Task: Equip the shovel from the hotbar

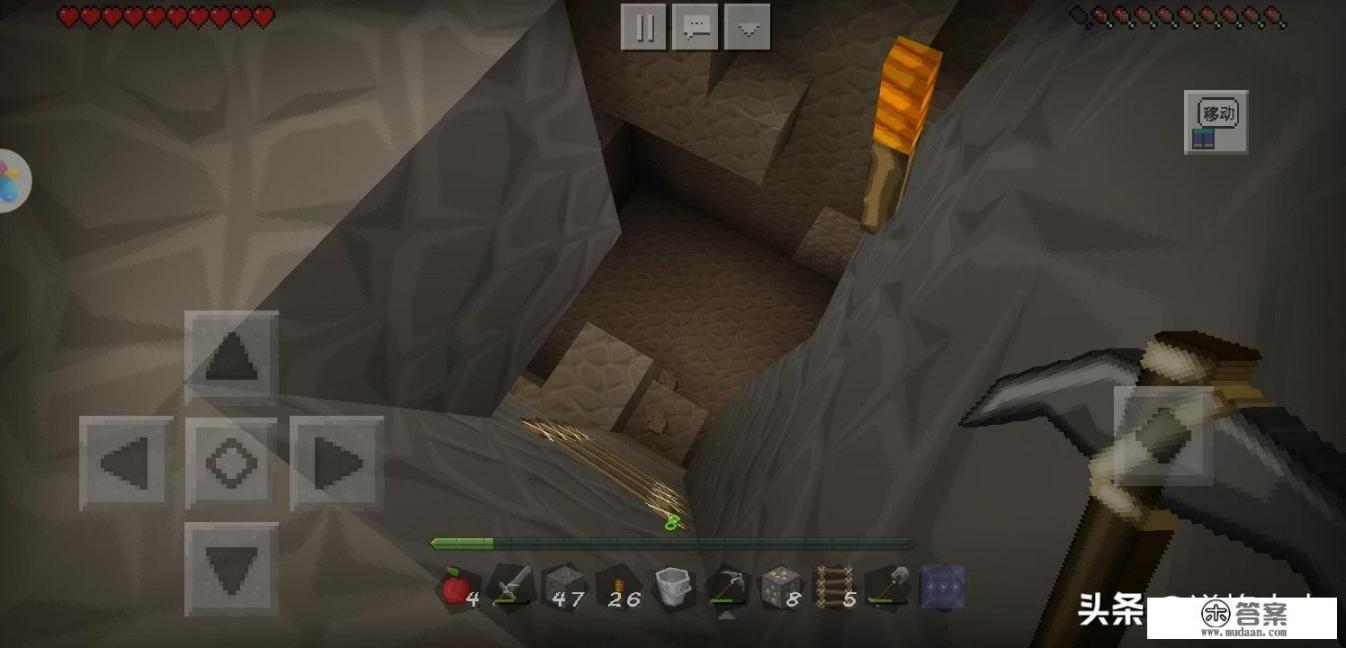Action: [x=888, y=587]
